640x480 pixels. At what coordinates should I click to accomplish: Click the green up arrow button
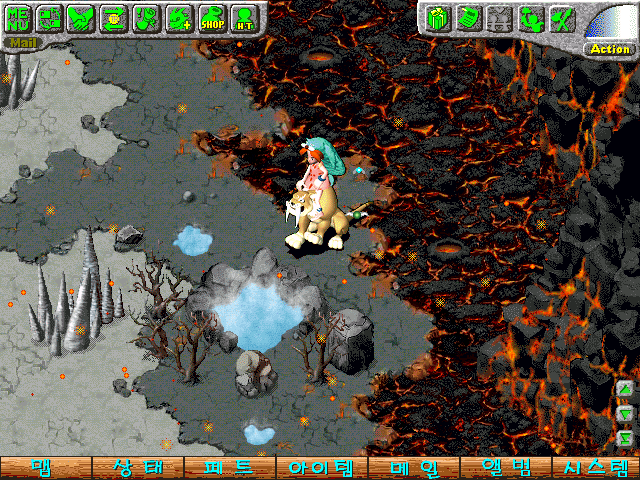click(624, 389)
